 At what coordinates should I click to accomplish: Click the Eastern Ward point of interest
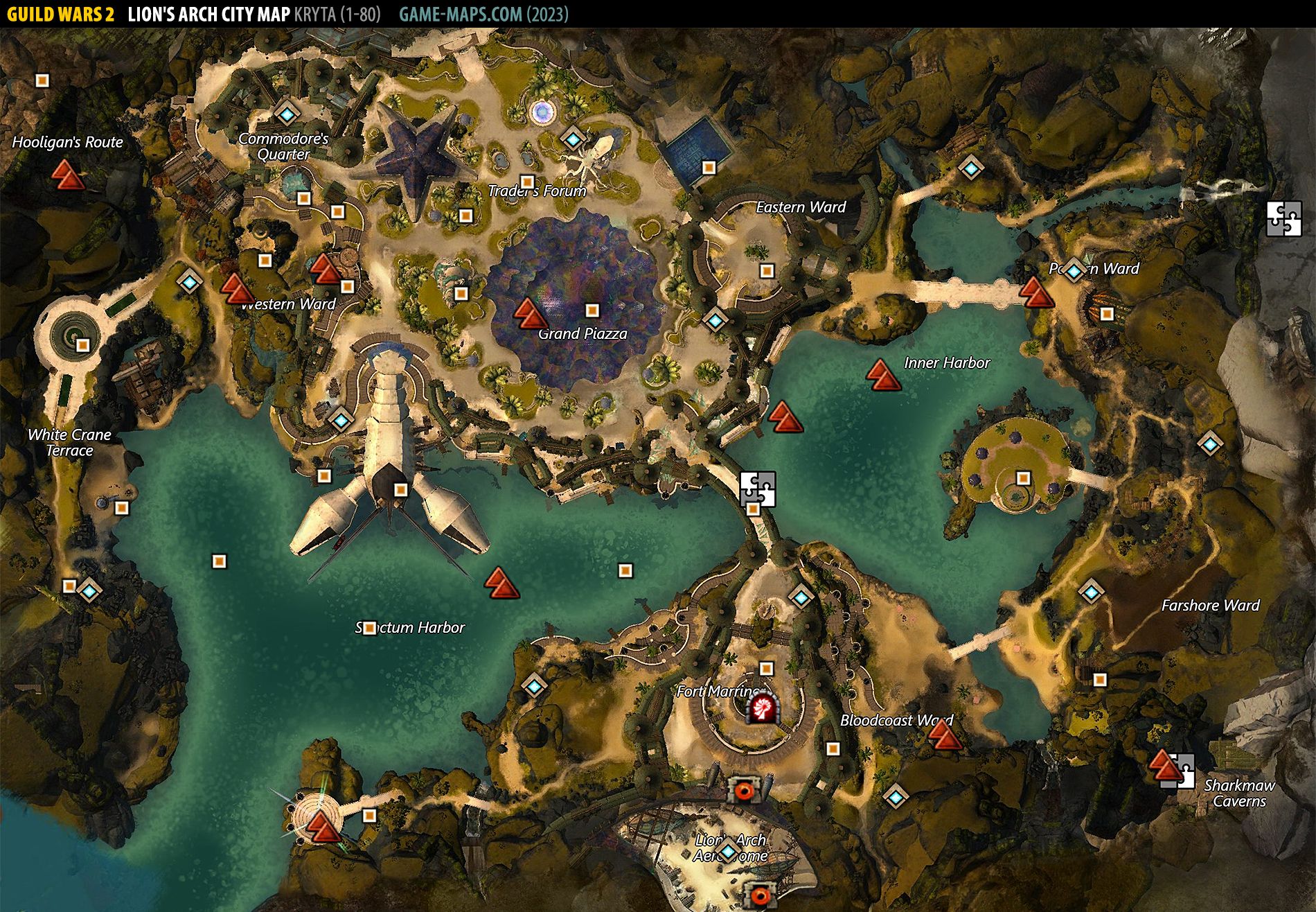pos(766,271)
